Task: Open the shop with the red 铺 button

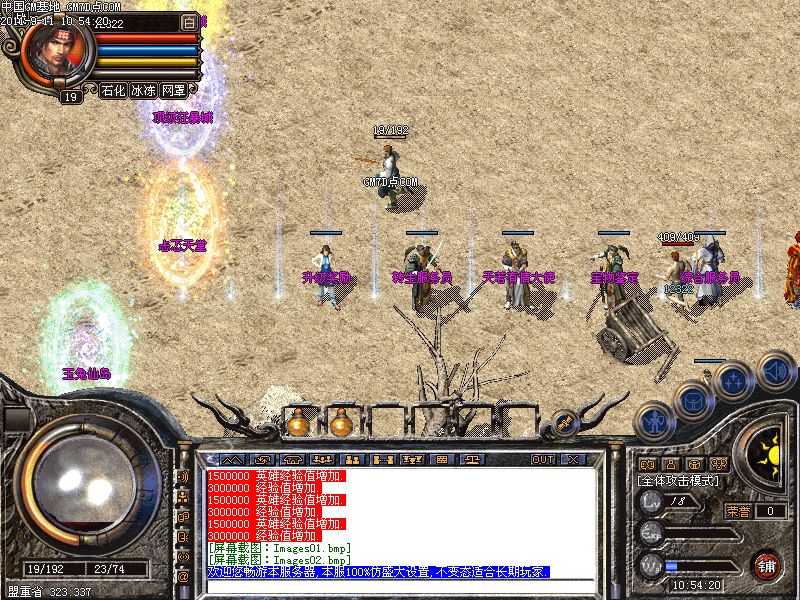Action: [x=767, y=565]
